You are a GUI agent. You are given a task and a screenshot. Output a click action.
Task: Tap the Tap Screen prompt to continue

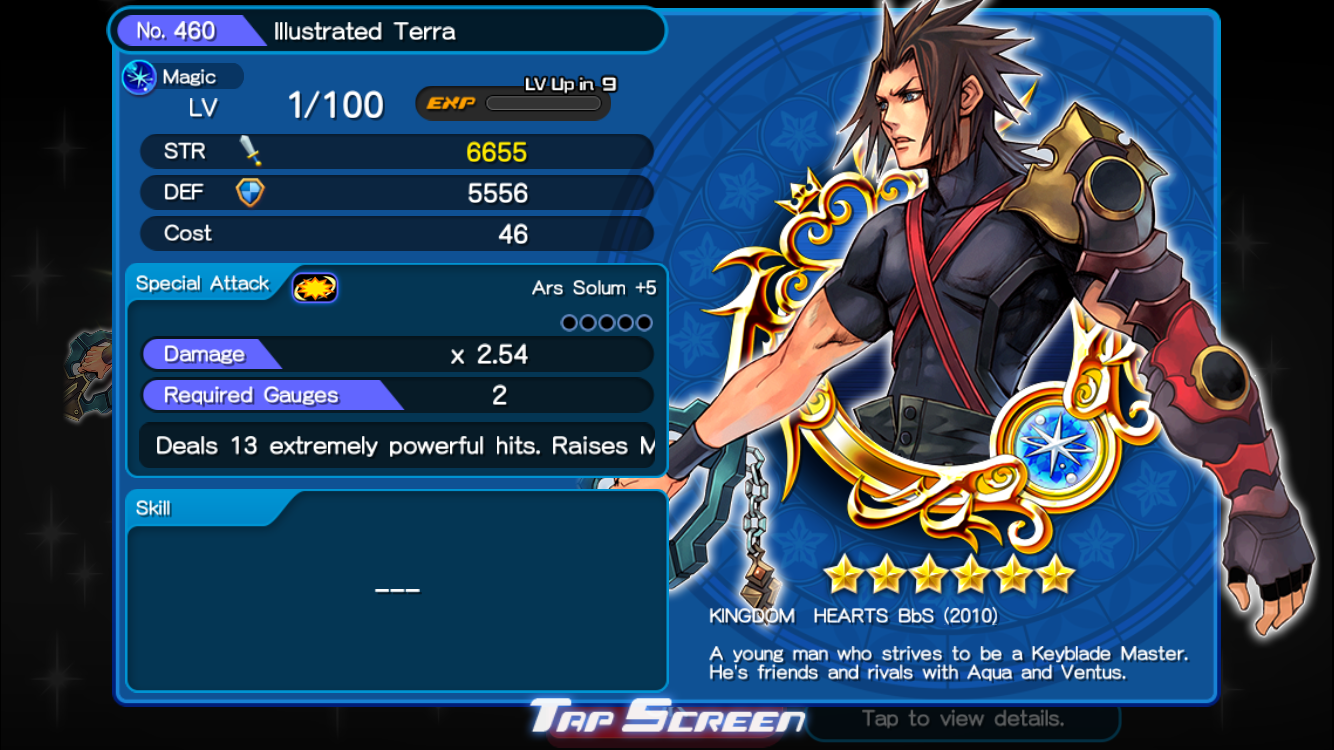tap(667, 717)
